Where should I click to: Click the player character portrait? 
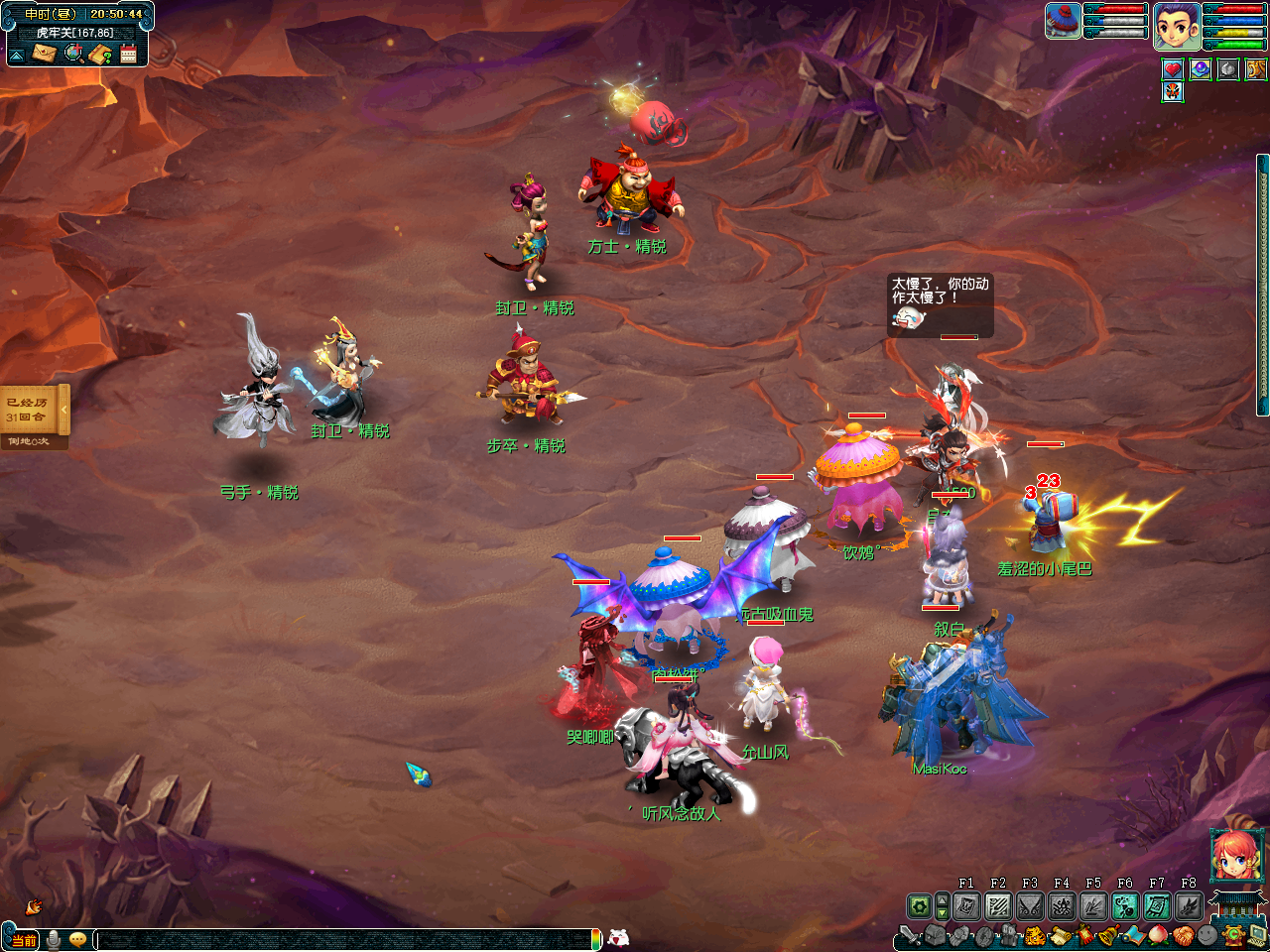tap(1177, 27)
